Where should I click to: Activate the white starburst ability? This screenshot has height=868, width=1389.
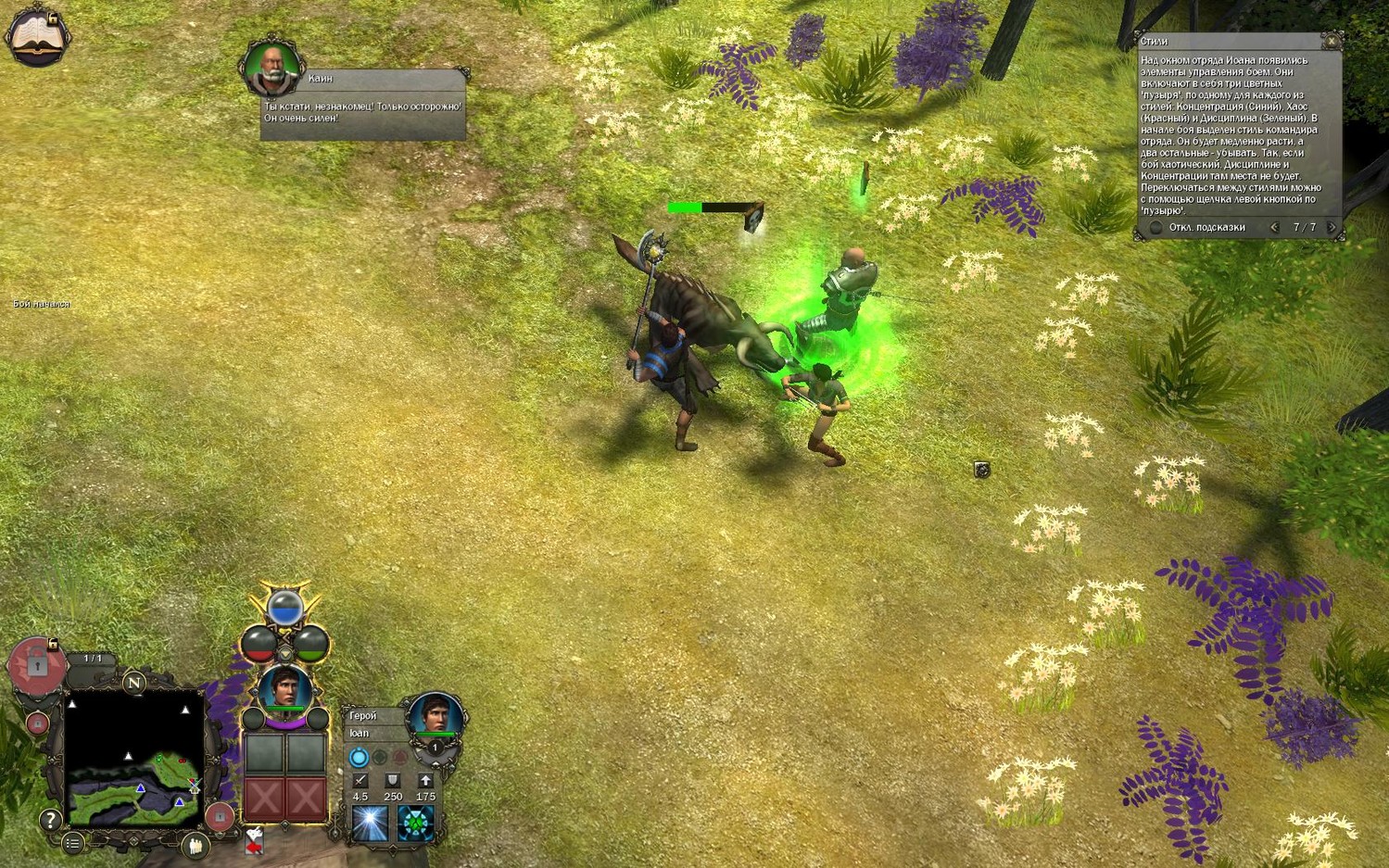click(x=370, y=824)
